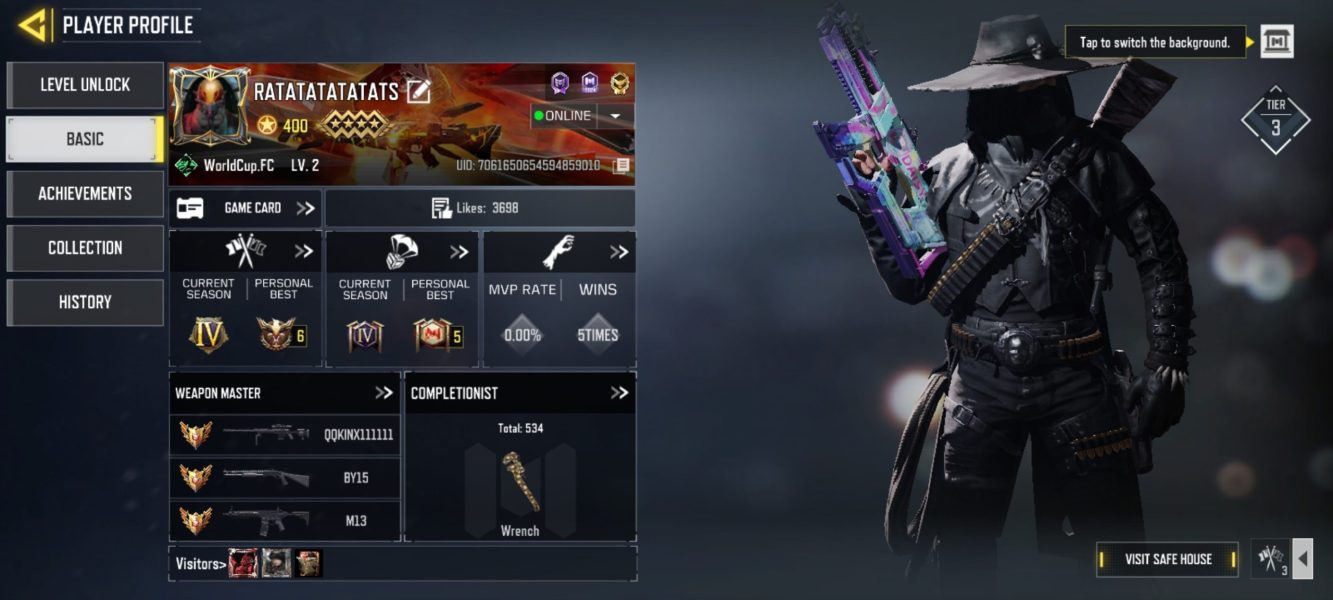
Task: Open the Visitors list
Action: tap(198, 564)
